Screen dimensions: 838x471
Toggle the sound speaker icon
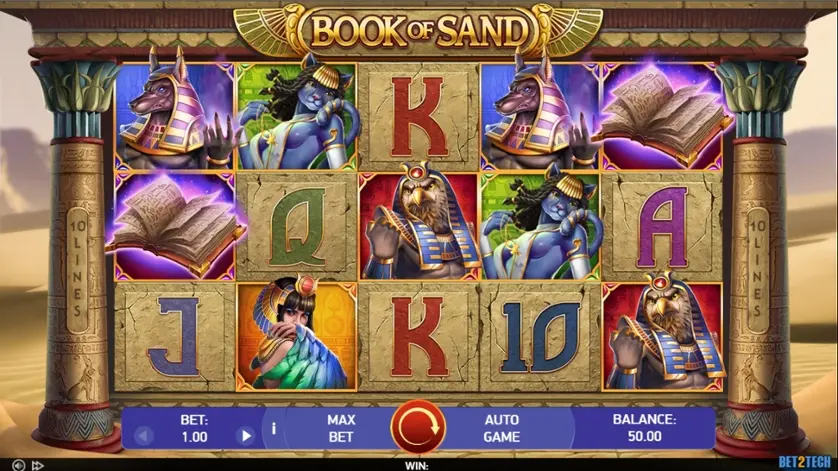pos(17,465)
